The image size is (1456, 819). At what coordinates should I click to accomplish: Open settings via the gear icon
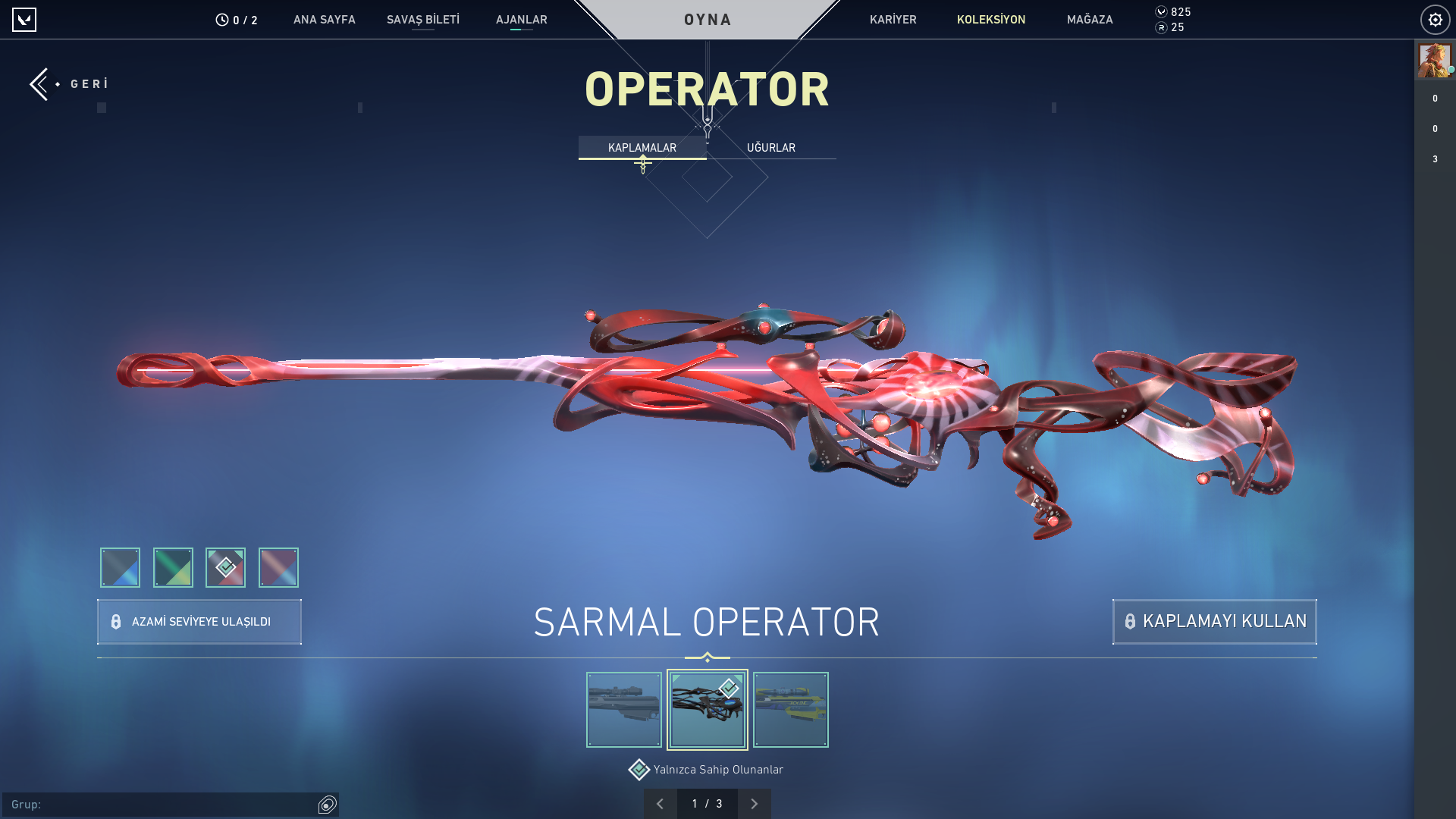coord(1436,20)
